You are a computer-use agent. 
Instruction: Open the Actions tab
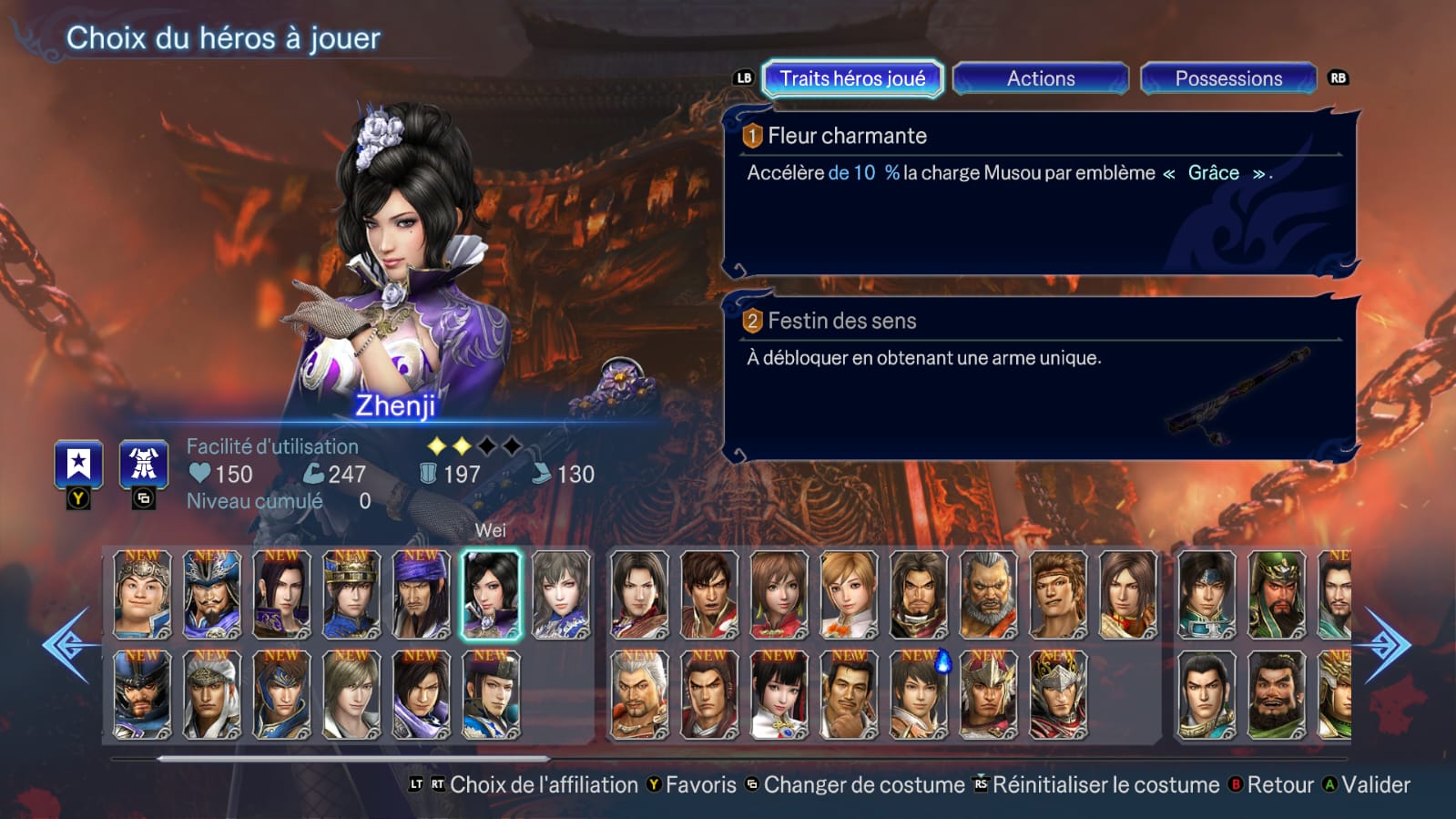(x=1040, y=78)
